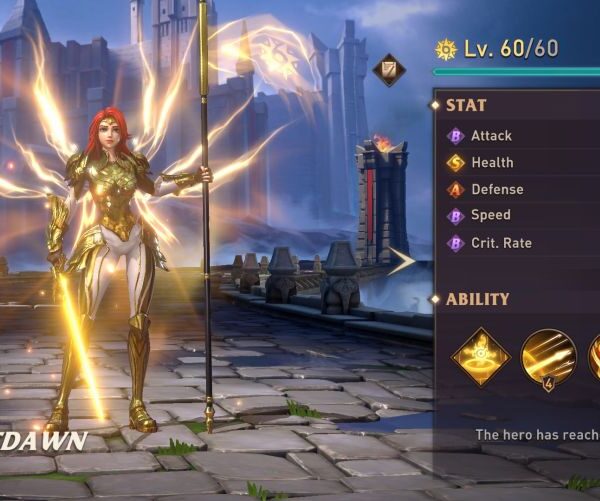Click the diamond-shaped notes icon beside the level

pos(389,69)
